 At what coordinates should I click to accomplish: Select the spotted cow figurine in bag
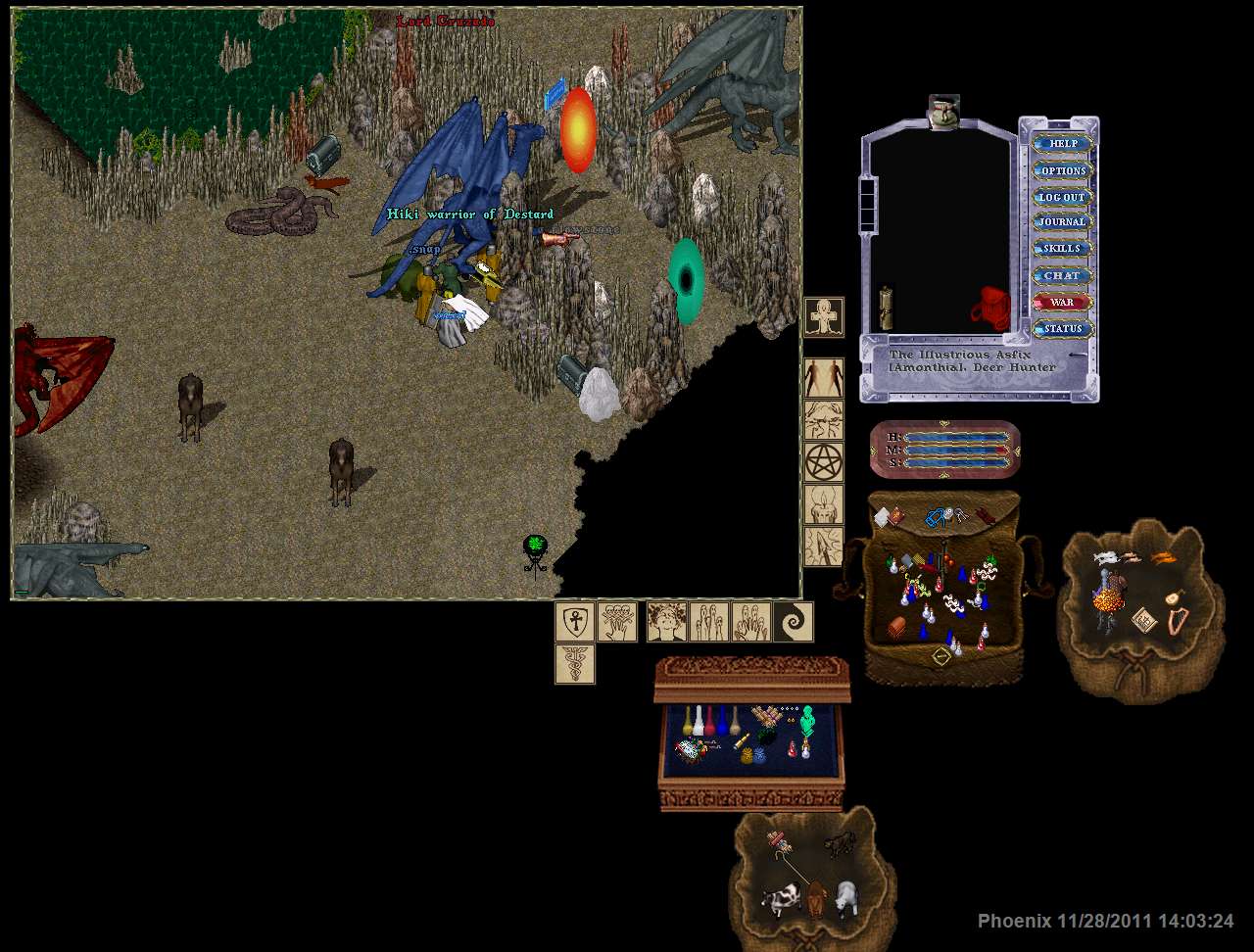click(783, 898)
